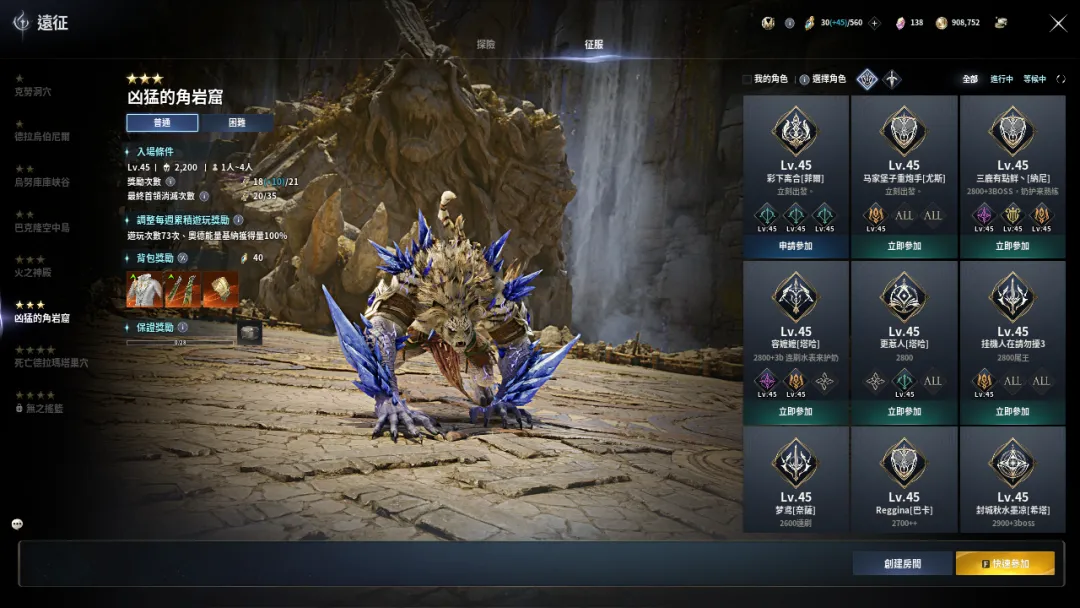Select the 困難 difficulty tab
This screenshot has width=1080, height=608.
(x=236, y=123)
